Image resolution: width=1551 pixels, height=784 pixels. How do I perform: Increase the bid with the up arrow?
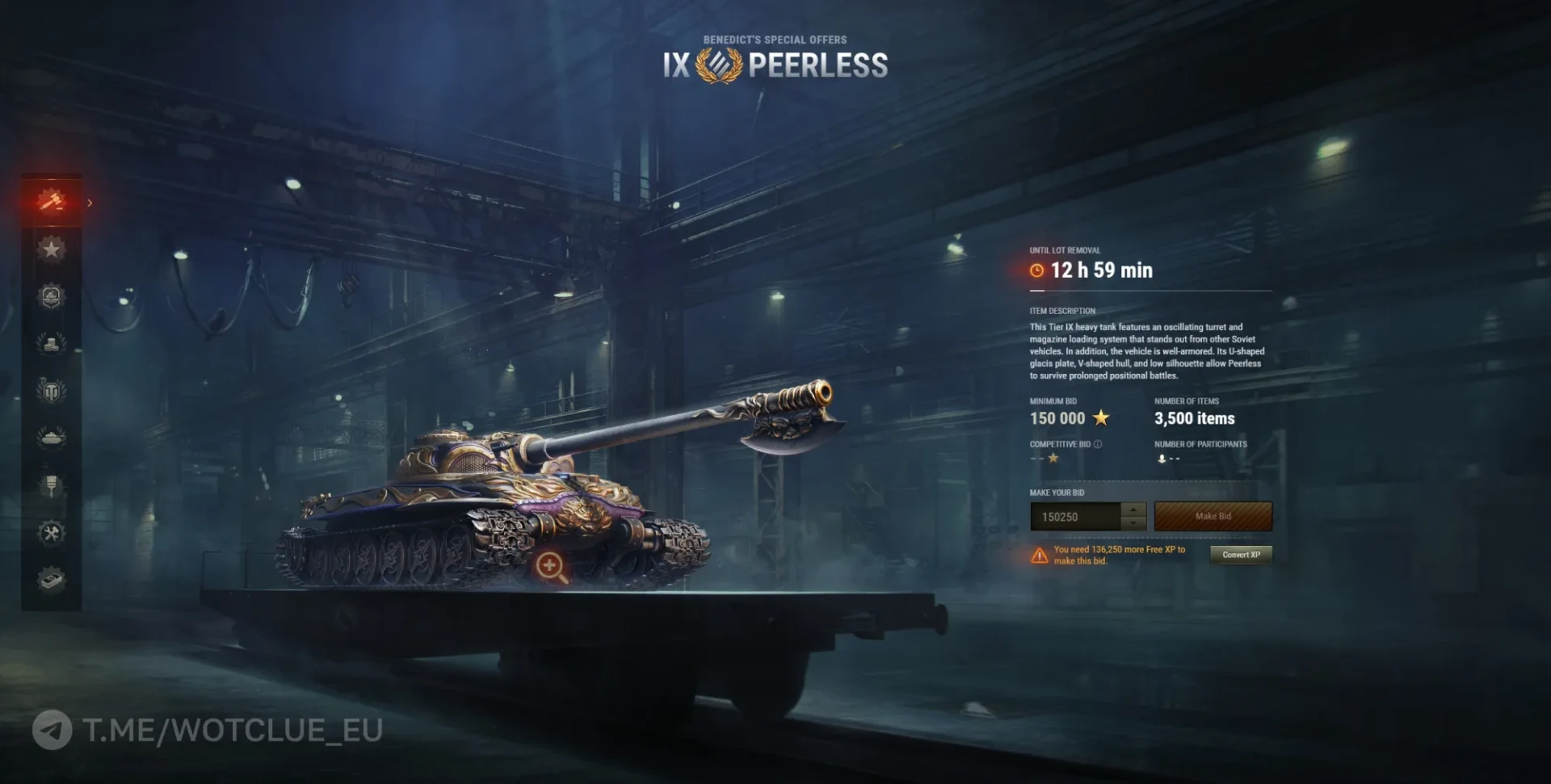tap(1133, 509)
